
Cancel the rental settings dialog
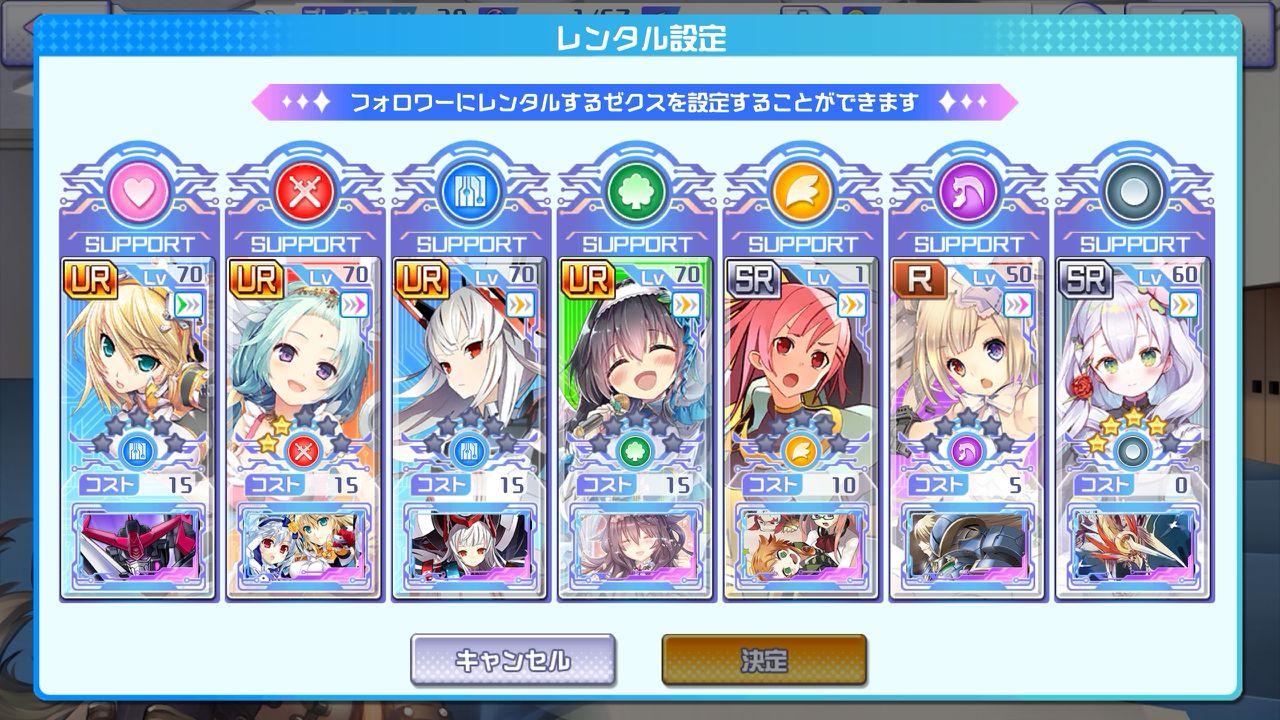point(512,660)
